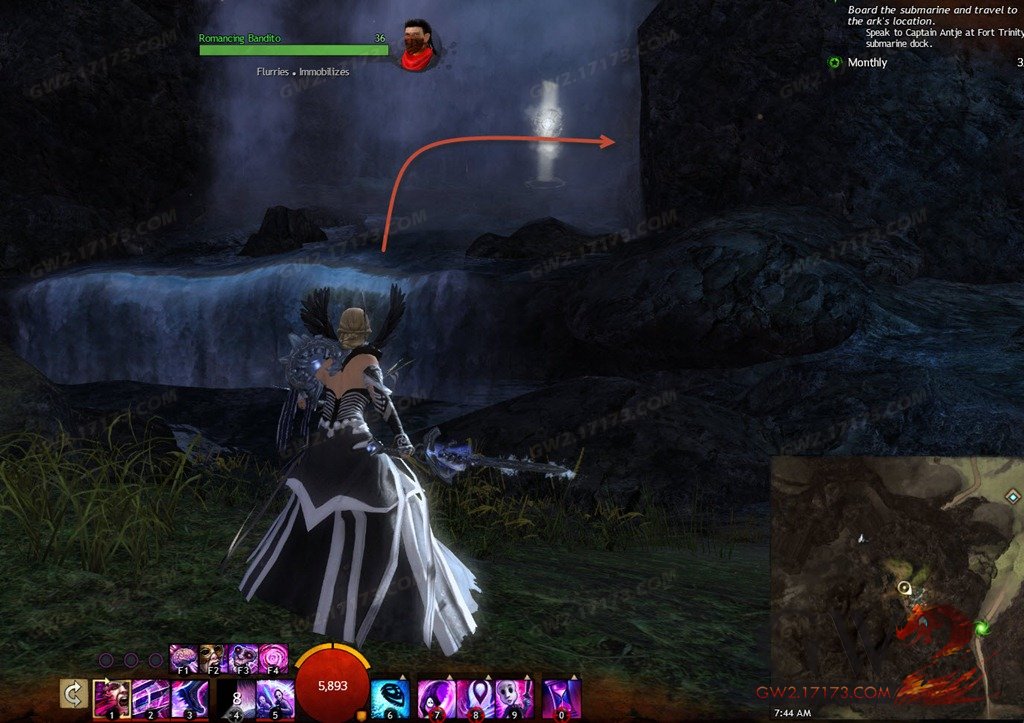Click the waypoint diamond on the minimap

click(x=1012, y=496)
